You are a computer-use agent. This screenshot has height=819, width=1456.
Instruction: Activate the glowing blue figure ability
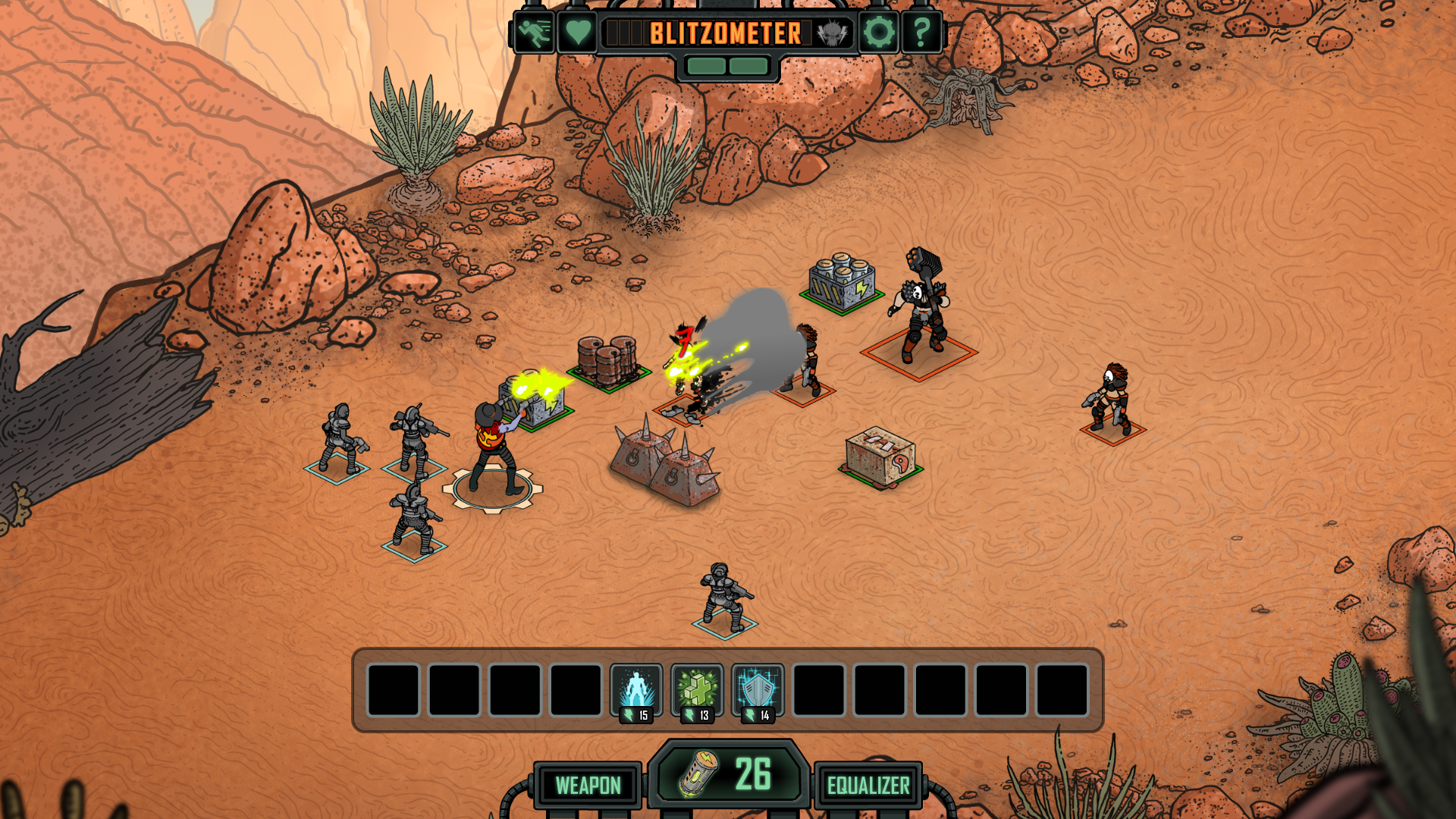click(636, 690)
